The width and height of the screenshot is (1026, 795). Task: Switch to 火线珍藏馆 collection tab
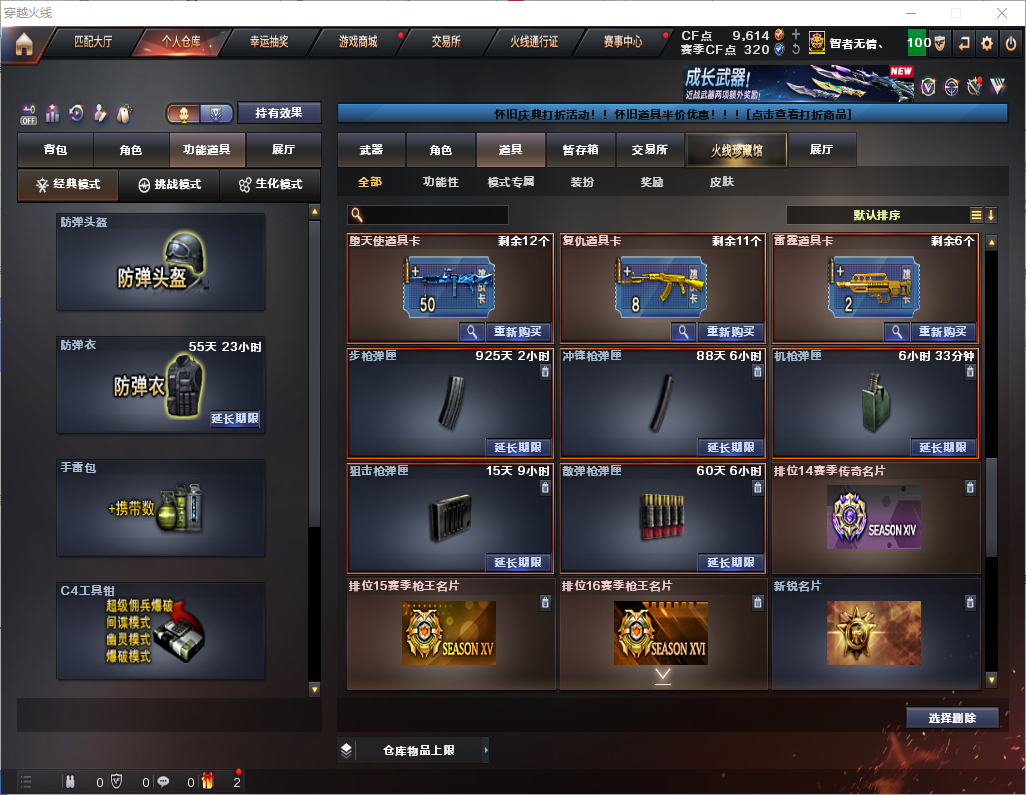click(736, 150)
